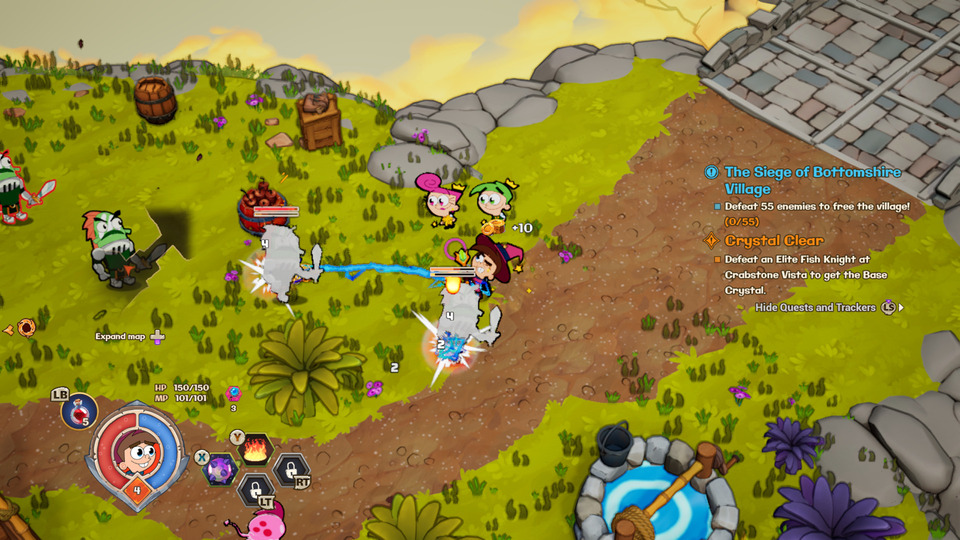
Task: Expand the map
Action: click(x=130, y=337)
